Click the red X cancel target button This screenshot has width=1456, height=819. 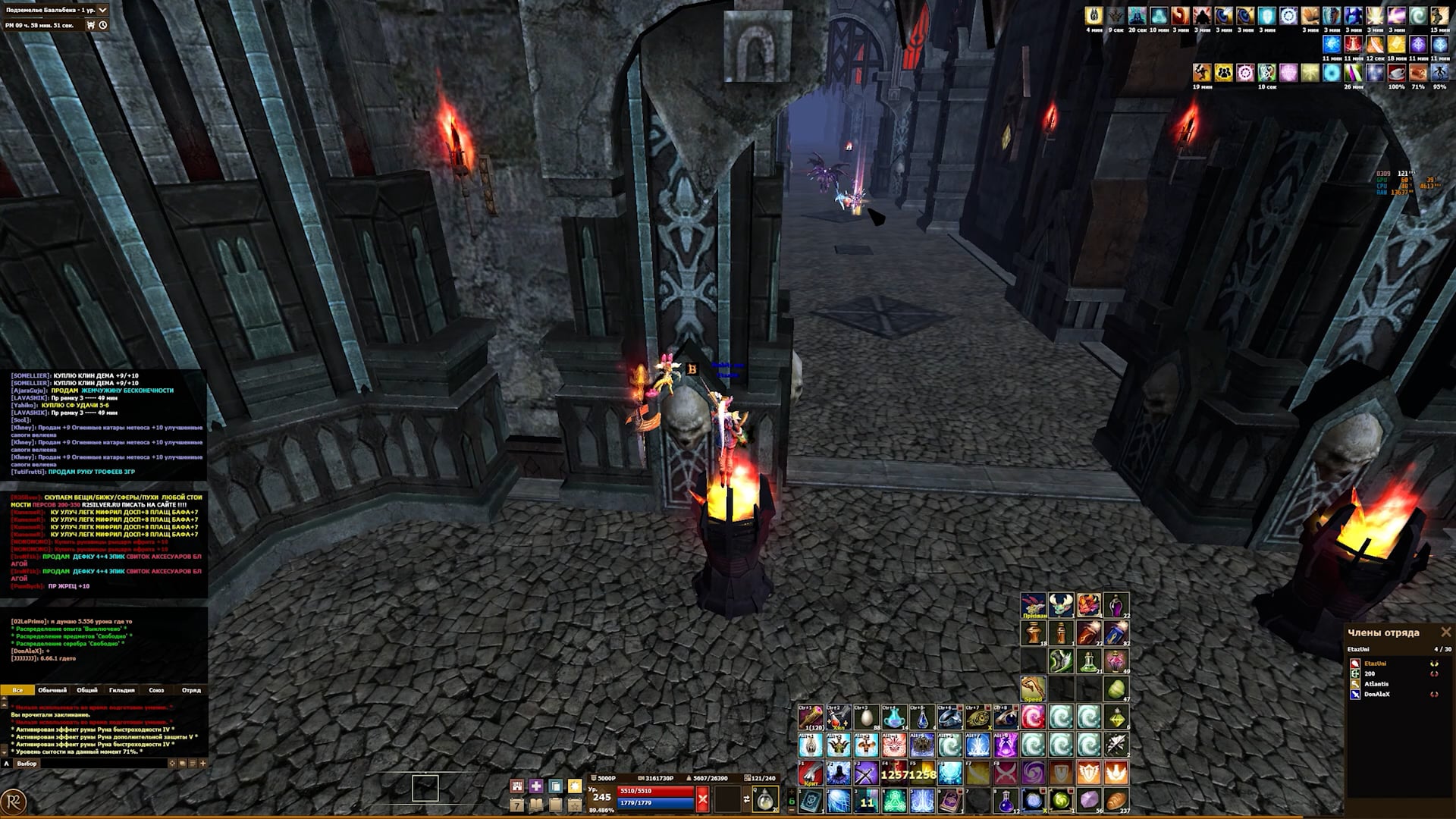click(x=702, y=798)
